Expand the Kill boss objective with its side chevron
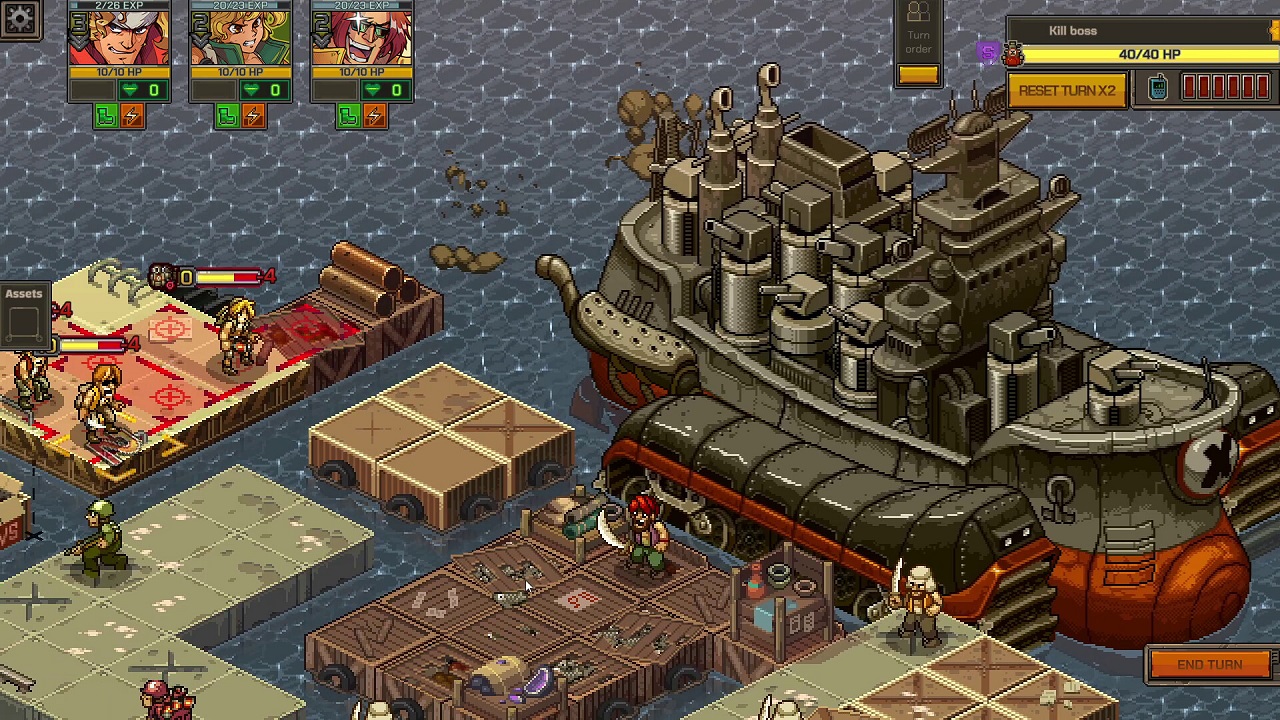 coord(1272,31)
